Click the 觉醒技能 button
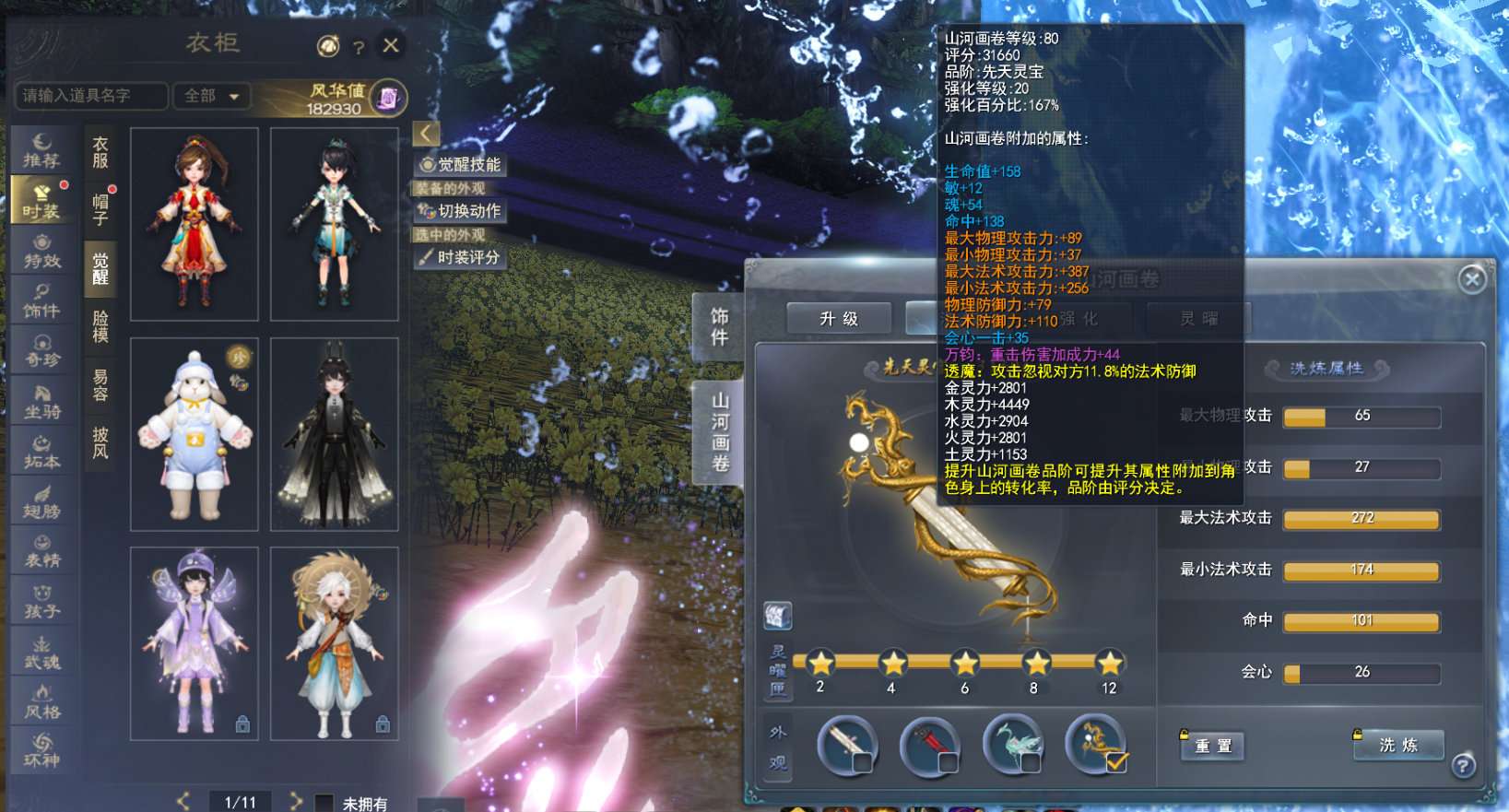The height and width of the screenshot is (812, 1509). pos(460,165)
